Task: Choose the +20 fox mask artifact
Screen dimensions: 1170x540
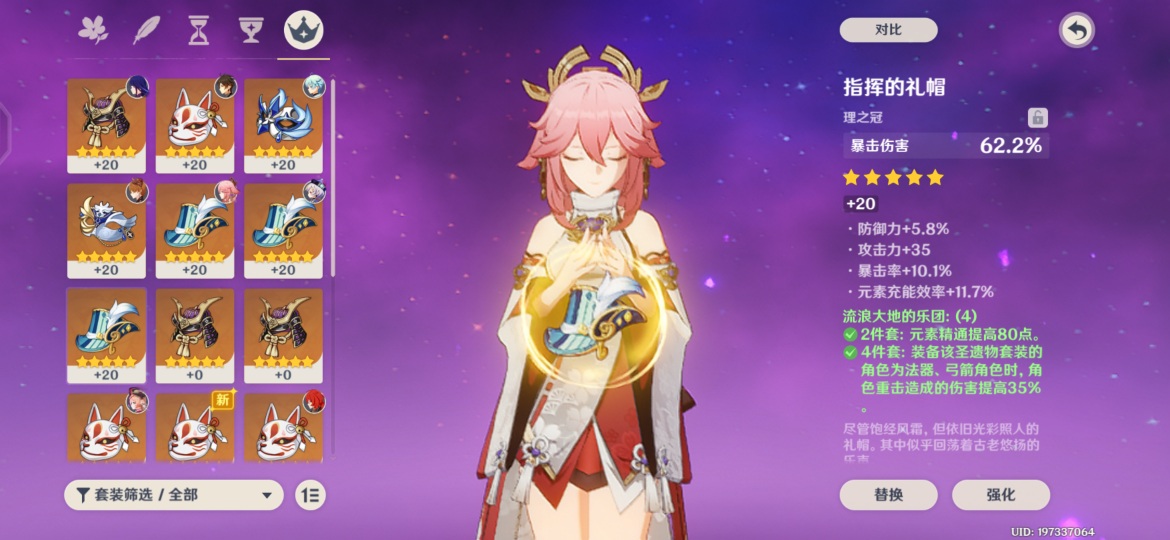Action: coord(195,124)
